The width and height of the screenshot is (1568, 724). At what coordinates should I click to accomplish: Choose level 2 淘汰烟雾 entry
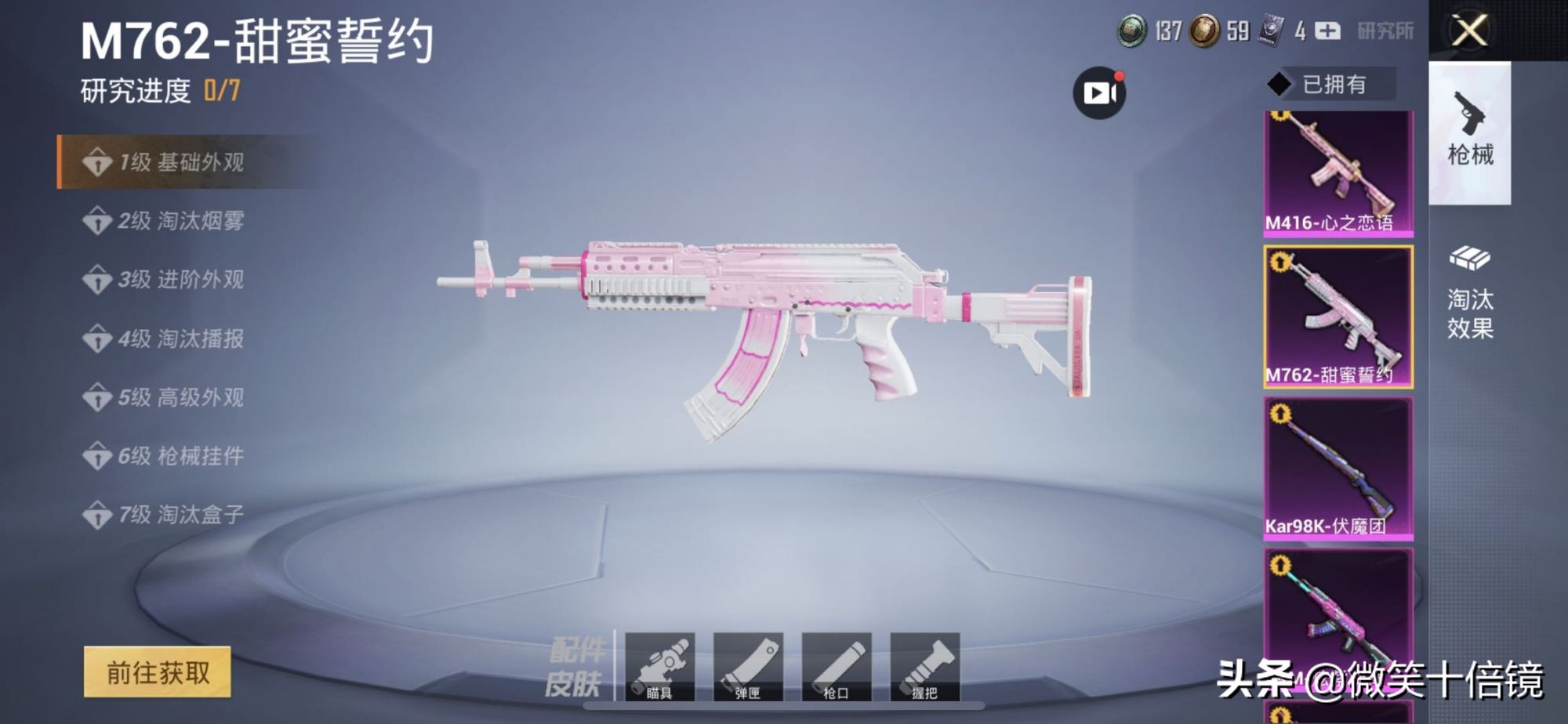[180, 221]
